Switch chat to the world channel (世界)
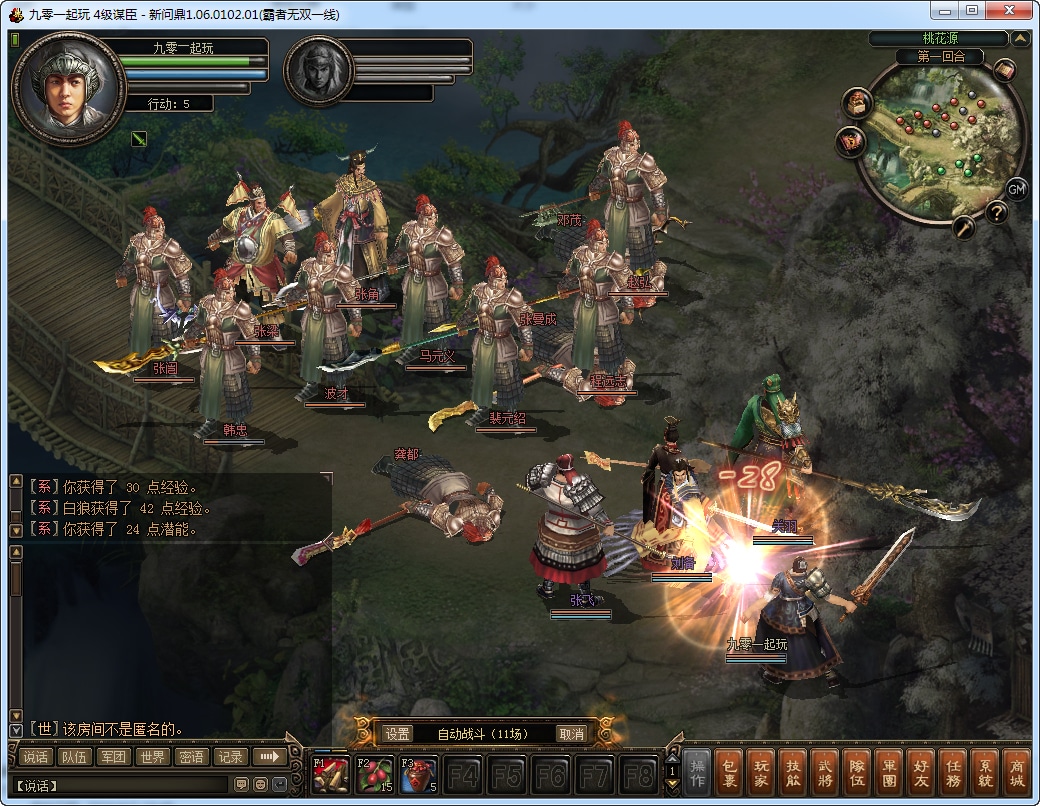 pyautogui.click(x=151, y=757)
